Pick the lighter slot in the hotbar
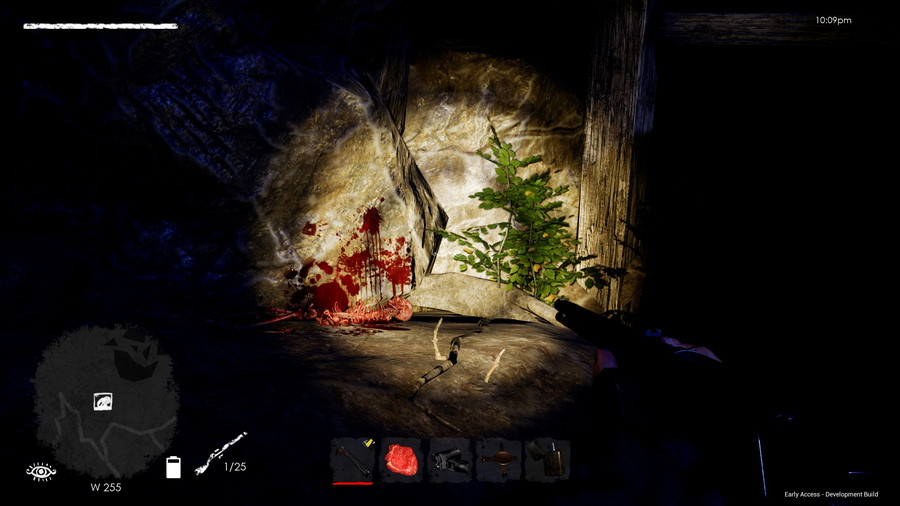Screen dimensions: 900x506 pos(547,460)
